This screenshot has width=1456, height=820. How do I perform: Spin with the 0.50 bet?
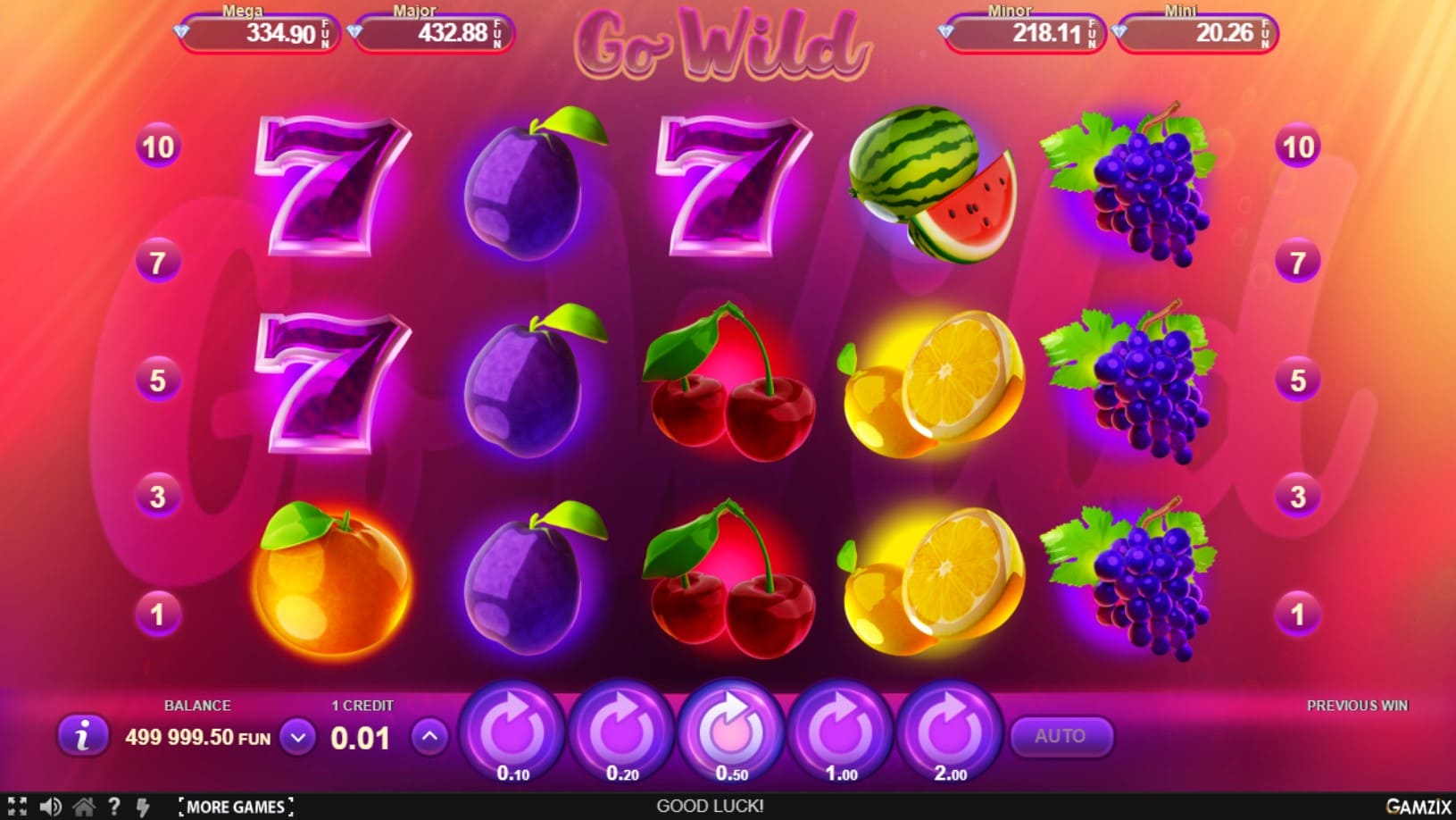coord(731,732)
